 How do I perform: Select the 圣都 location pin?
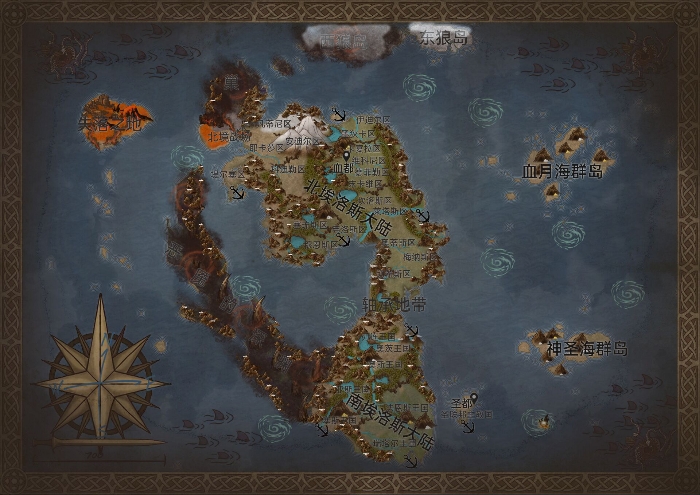(x=474, y=399)
